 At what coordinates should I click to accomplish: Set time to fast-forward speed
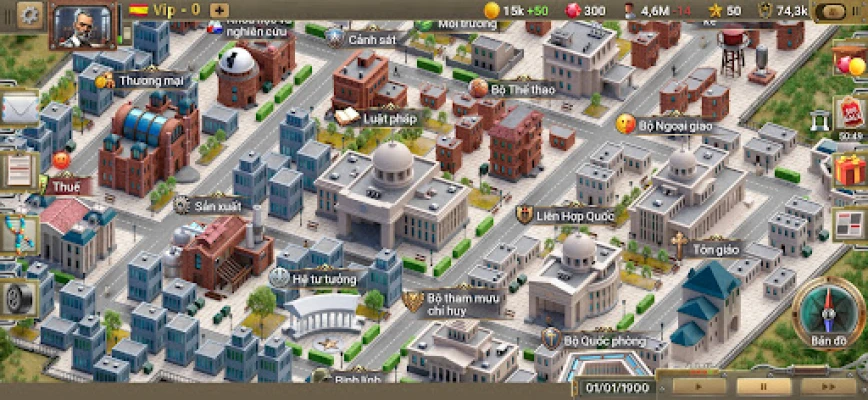pos(829,385)
